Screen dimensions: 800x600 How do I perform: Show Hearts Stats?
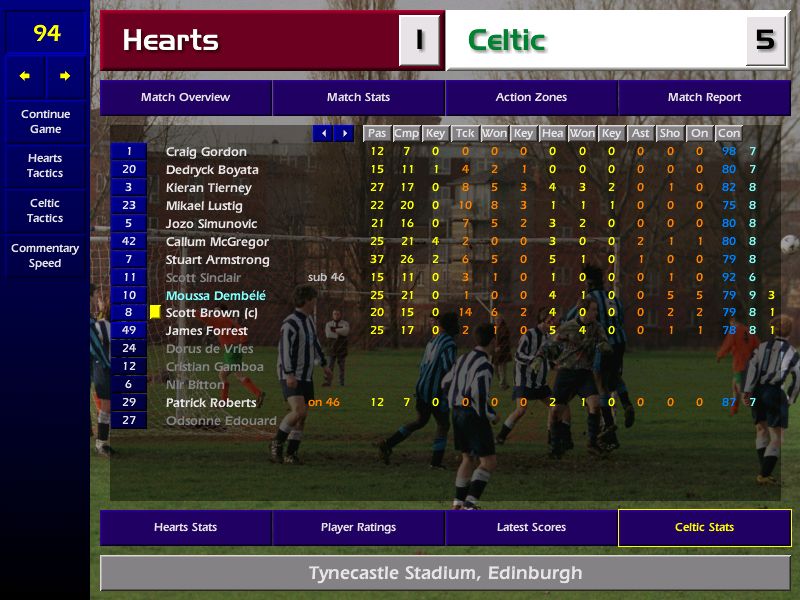(185, 528)
